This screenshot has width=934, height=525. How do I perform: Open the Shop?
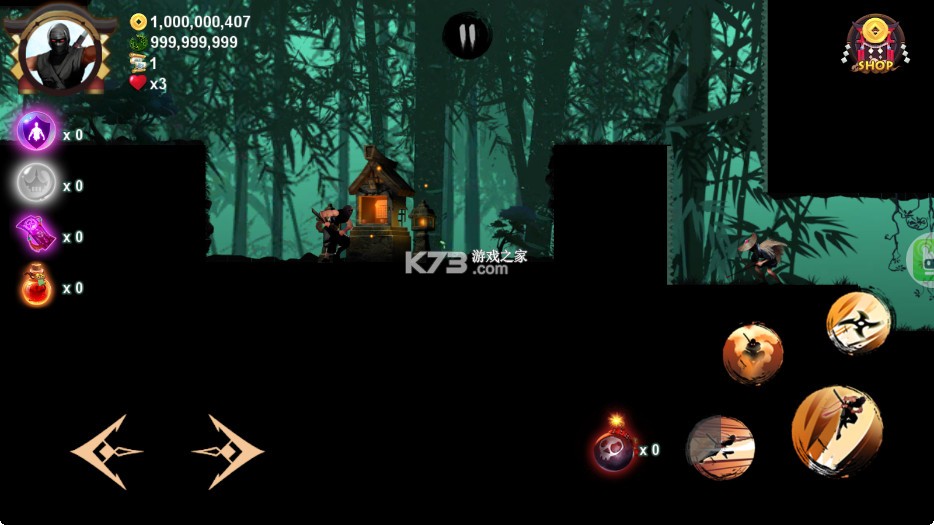point(876,44)
